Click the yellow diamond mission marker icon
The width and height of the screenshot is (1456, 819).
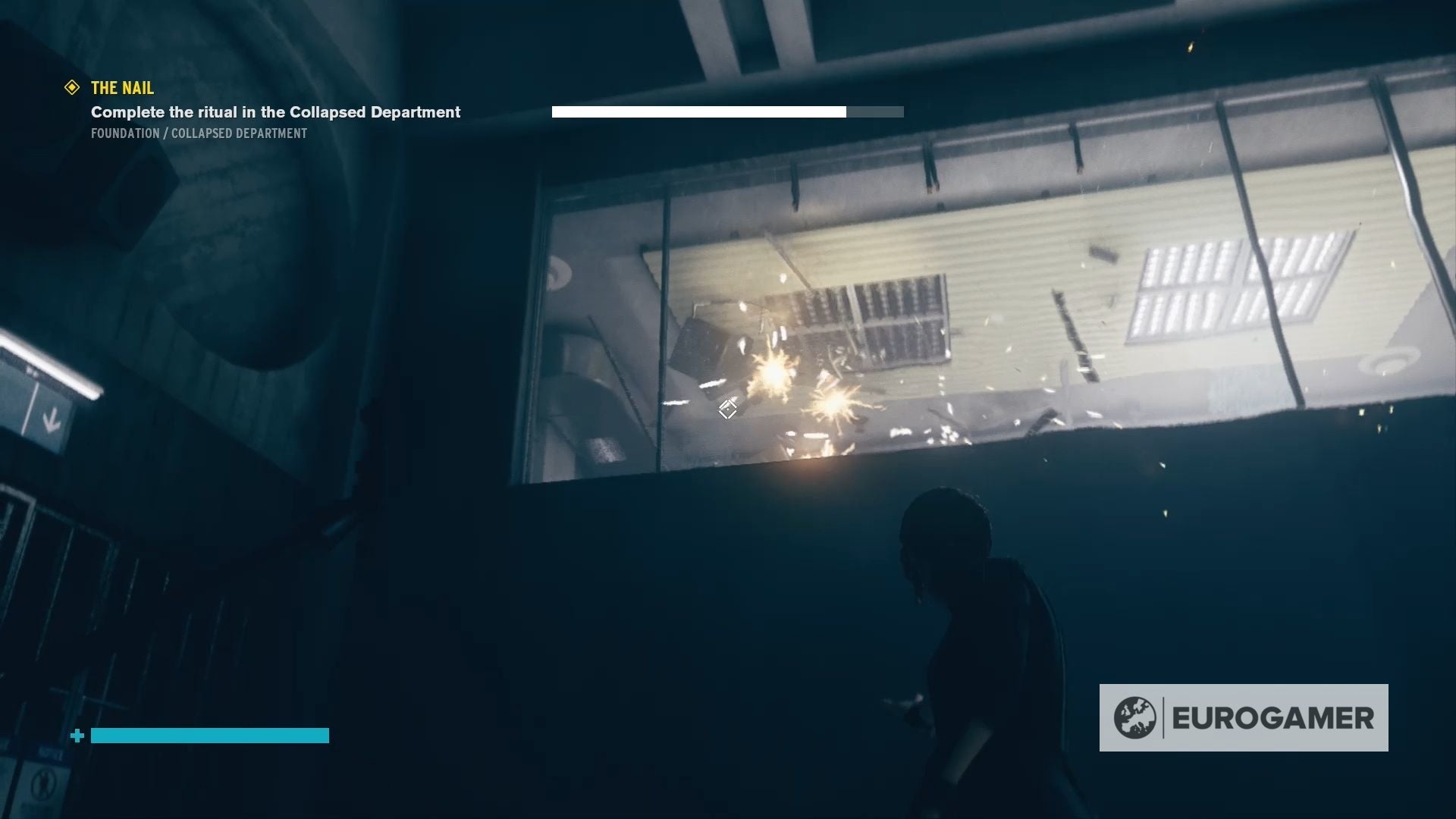click(x=71, y=88)
